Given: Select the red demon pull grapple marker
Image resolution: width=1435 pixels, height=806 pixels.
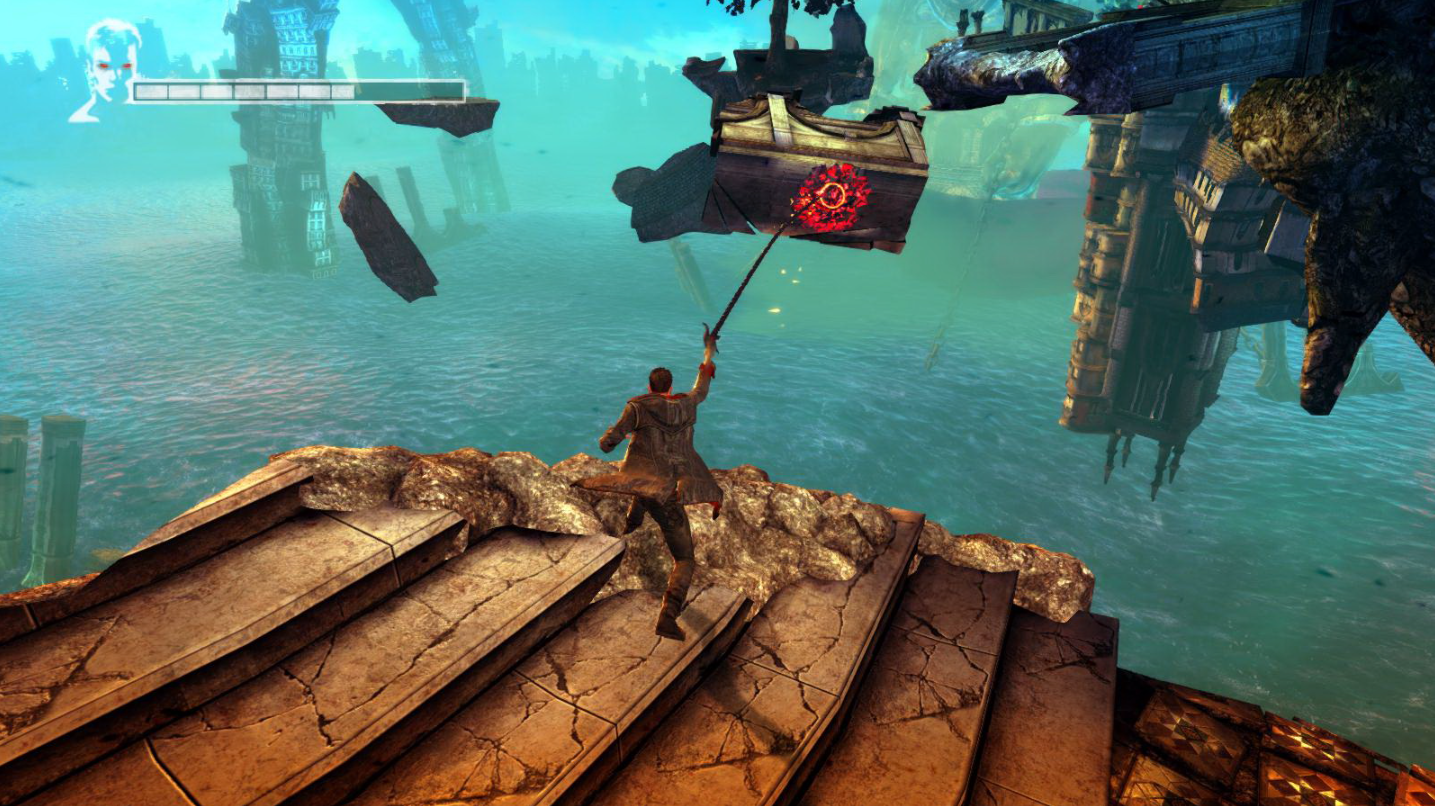Looking at the screenshot, I should (x=830, y=197).
